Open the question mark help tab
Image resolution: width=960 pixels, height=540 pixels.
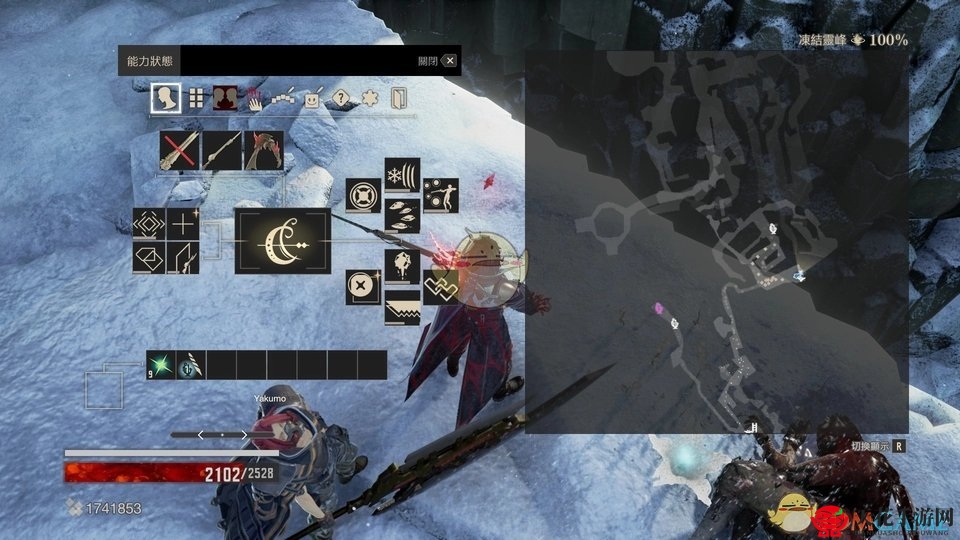[x=342, y=99]
